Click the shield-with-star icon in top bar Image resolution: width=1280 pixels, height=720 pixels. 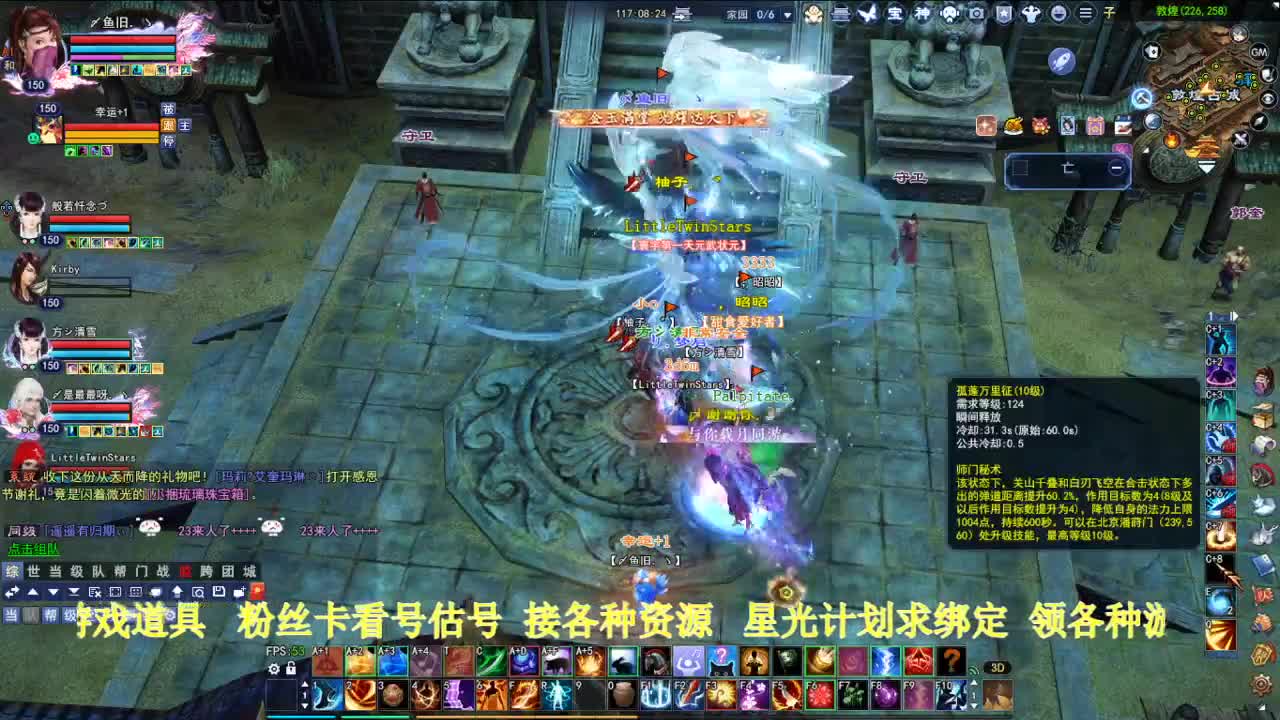point(1004,14)
